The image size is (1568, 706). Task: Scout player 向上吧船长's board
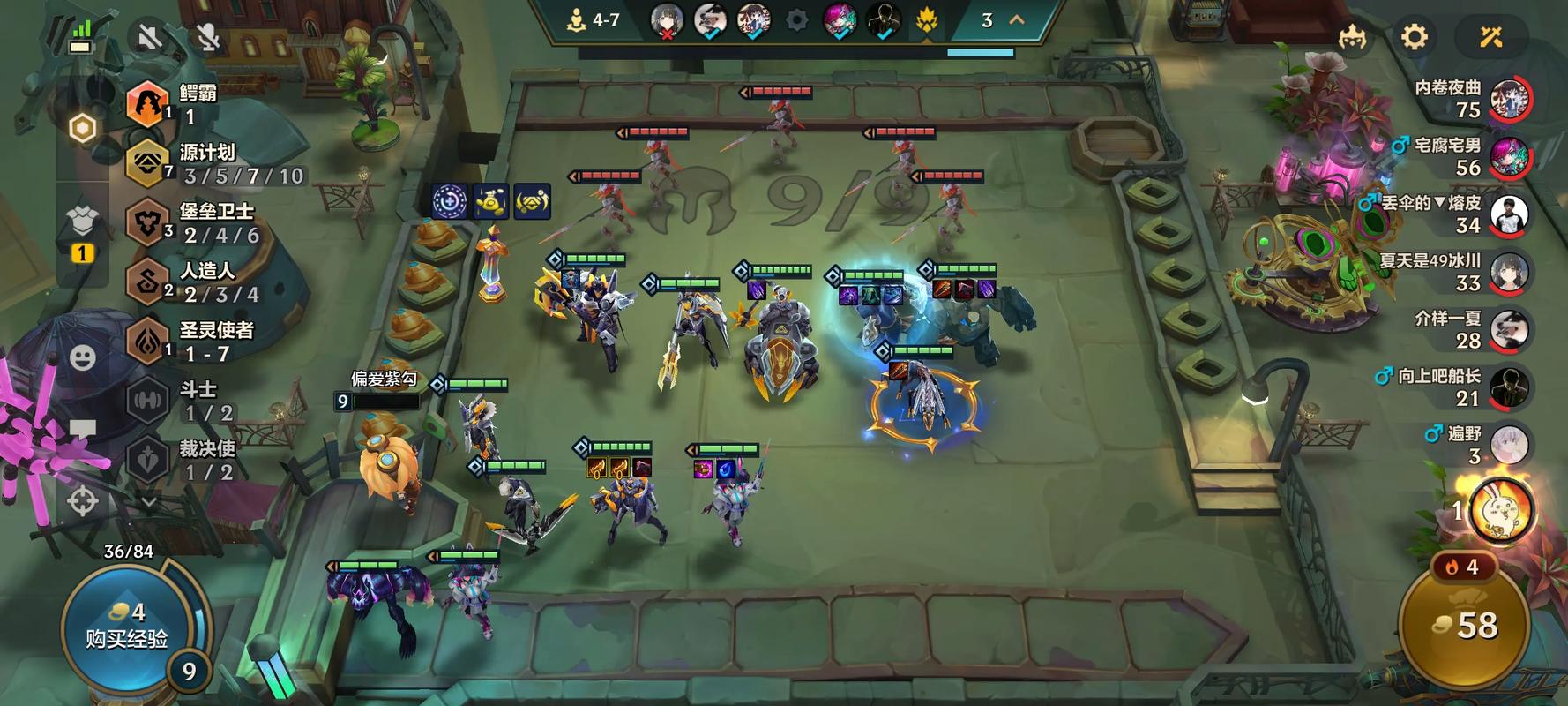[x=1509, y=387]
